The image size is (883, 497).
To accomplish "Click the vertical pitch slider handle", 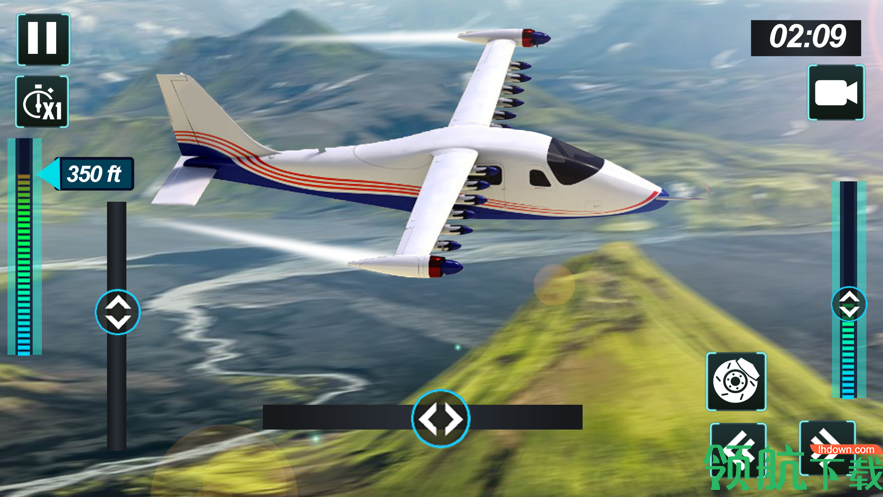I will (x=118, y=312).
